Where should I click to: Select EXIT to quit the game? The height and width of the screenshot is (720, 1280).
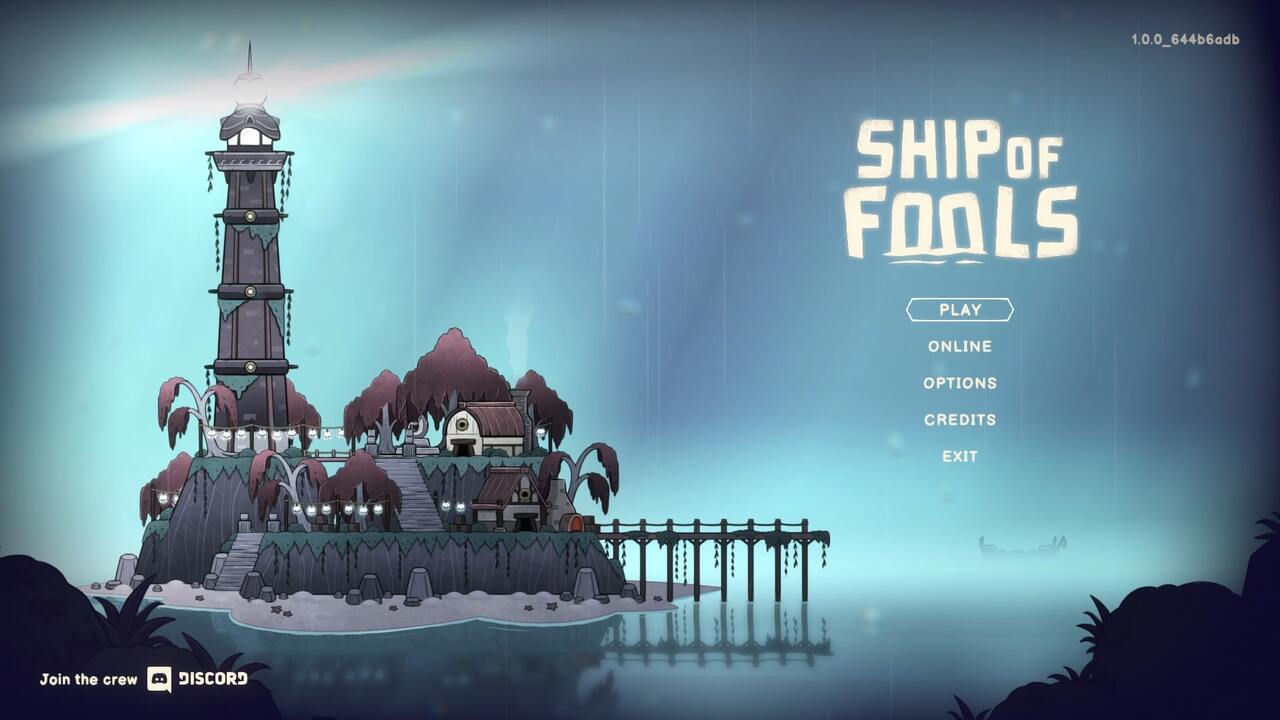(960, 456)
